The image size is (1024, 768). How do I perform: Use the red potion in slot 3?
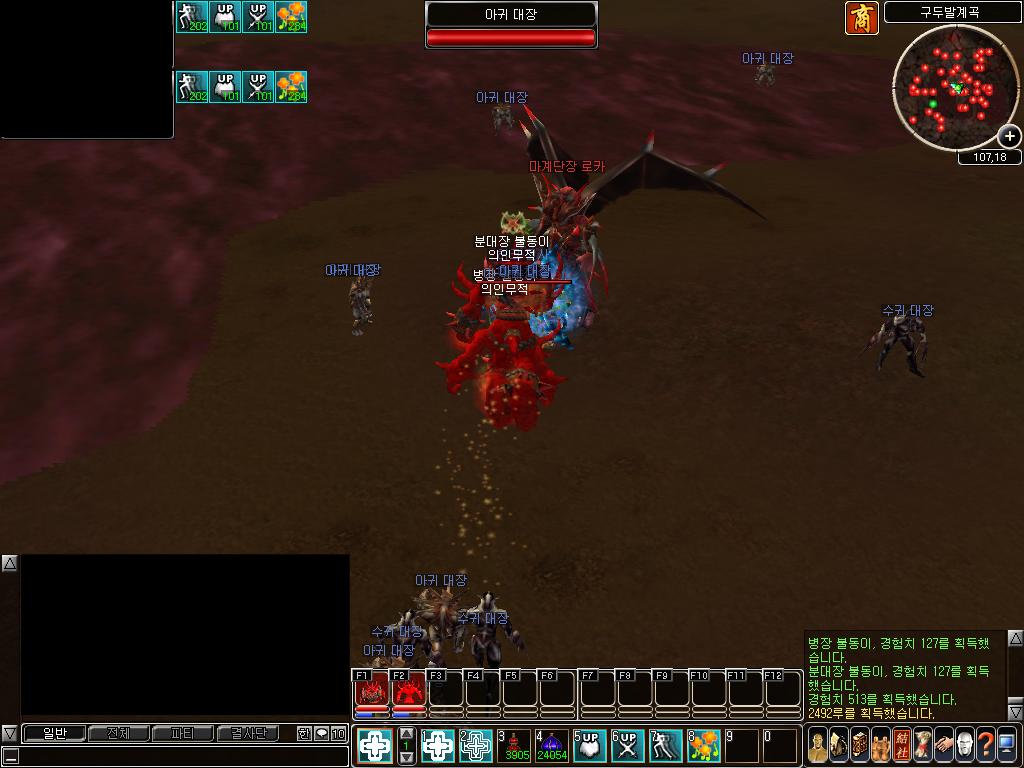(514, 745)
